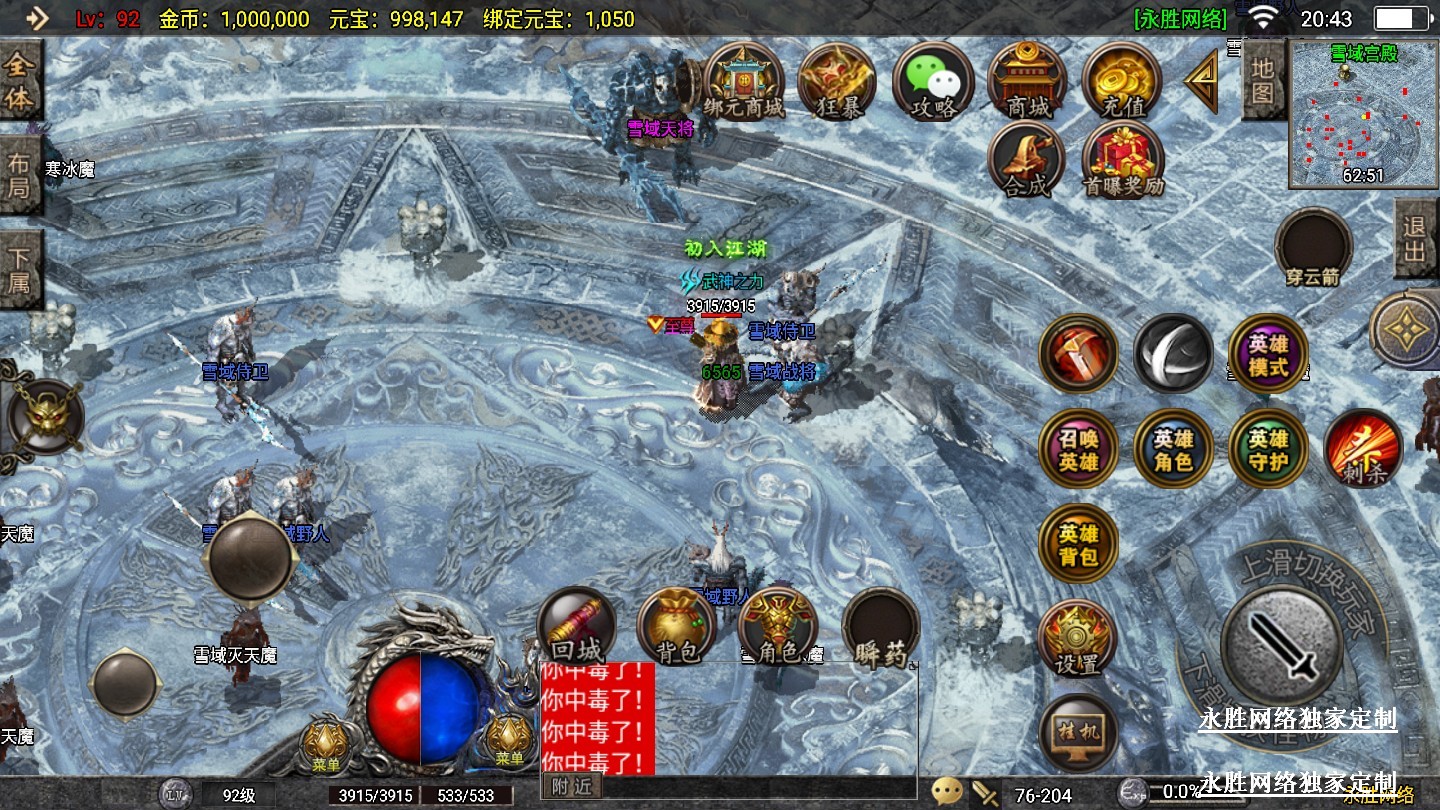Activate the 狂暴 berserk icon
The image size is (1440, 810).
pos(837,80)
